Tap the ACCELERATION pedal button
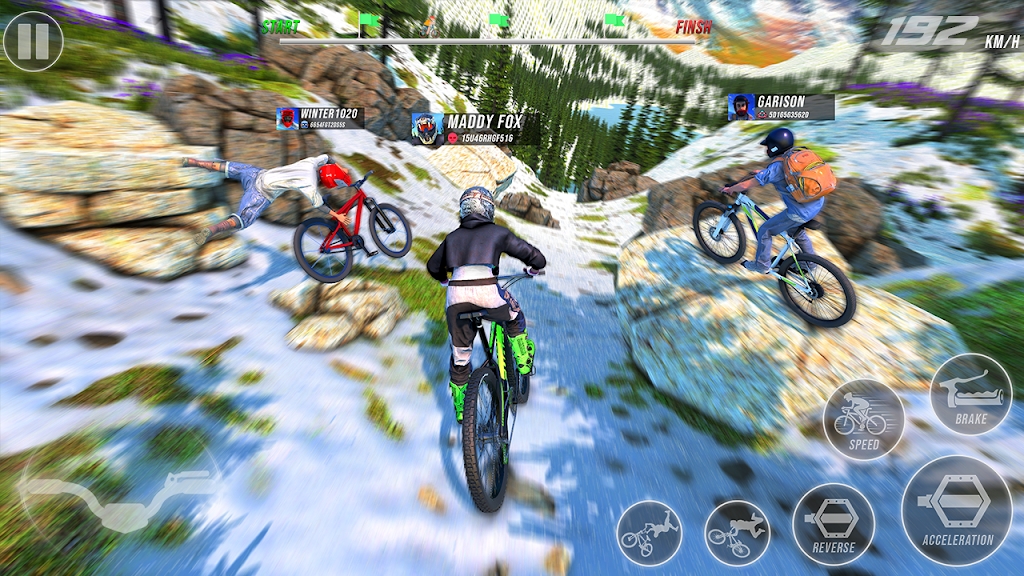The height and width of the screenshot is (576, 1024). (x=957, y=511)
